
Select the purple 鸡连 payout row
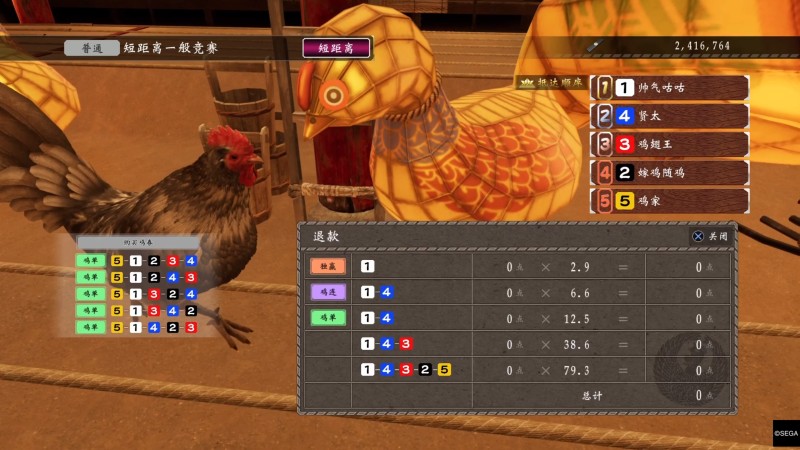coord(518,292)
